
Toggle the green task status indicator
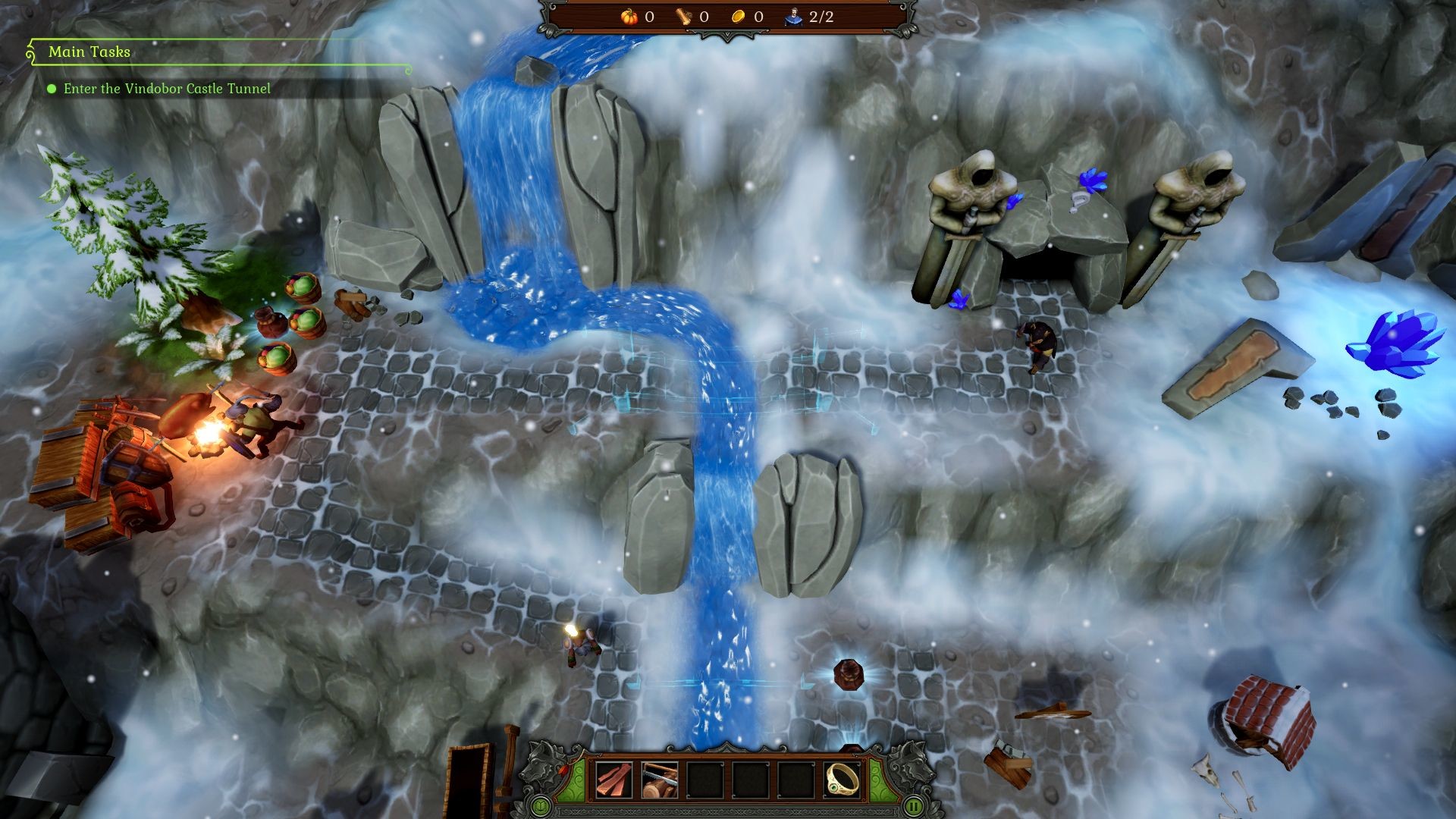pyautogui.click(x=52, y=89)
